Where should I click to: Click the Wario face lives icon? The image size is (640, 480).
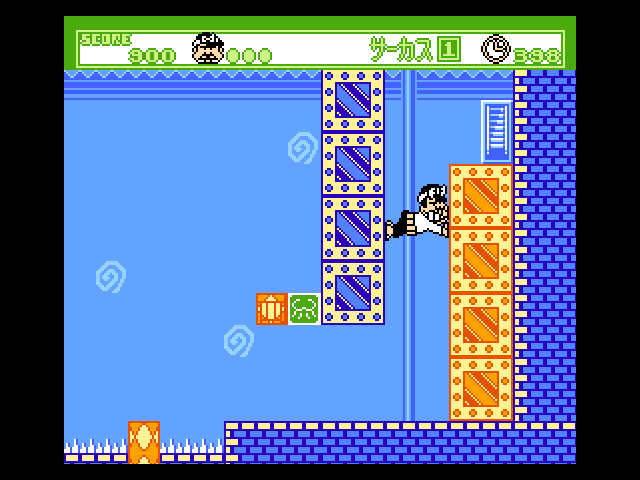point(208,48)
